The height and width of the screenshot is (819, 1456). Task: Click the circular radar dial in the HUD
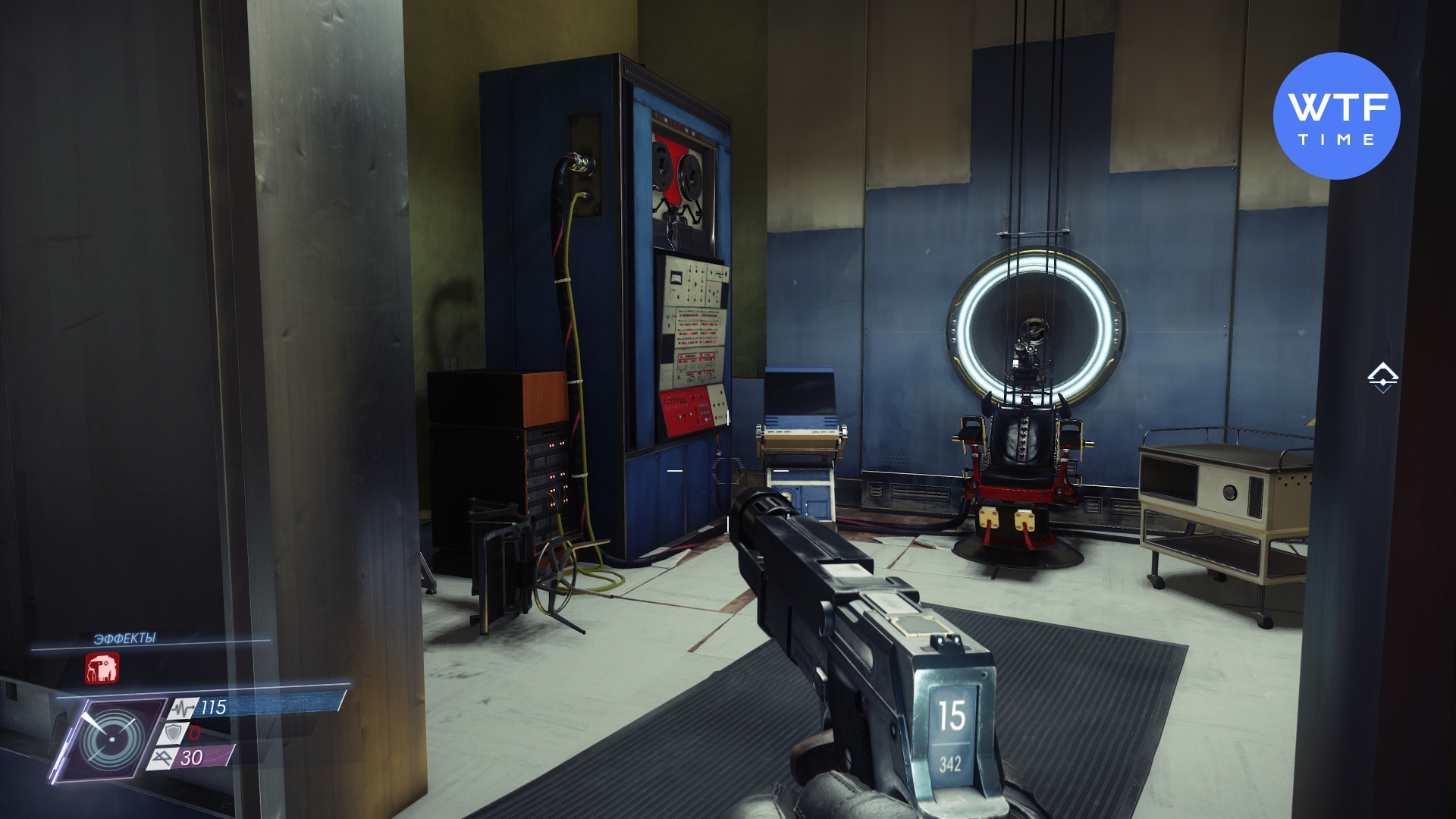112,739
